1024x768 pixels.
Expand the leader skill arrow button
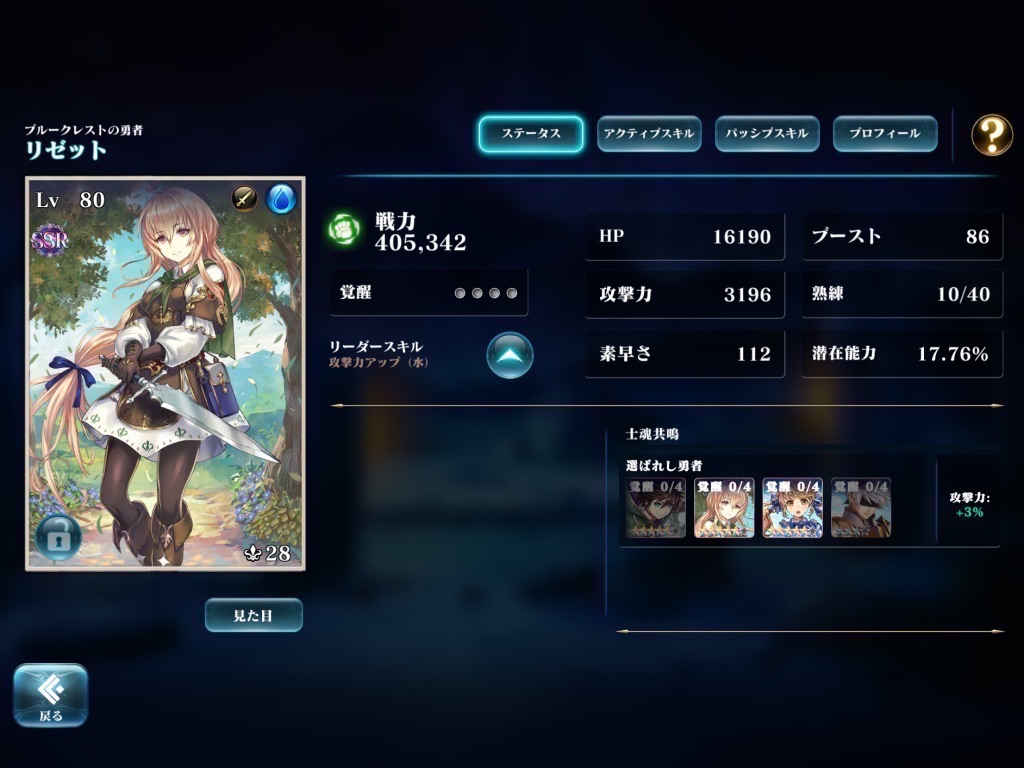510,355
